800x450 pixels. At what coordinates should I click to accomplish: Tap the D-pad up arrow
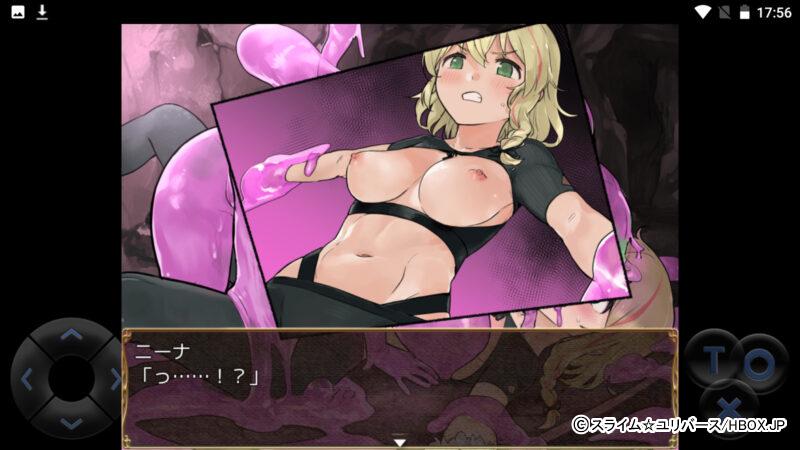click(70, 336)
